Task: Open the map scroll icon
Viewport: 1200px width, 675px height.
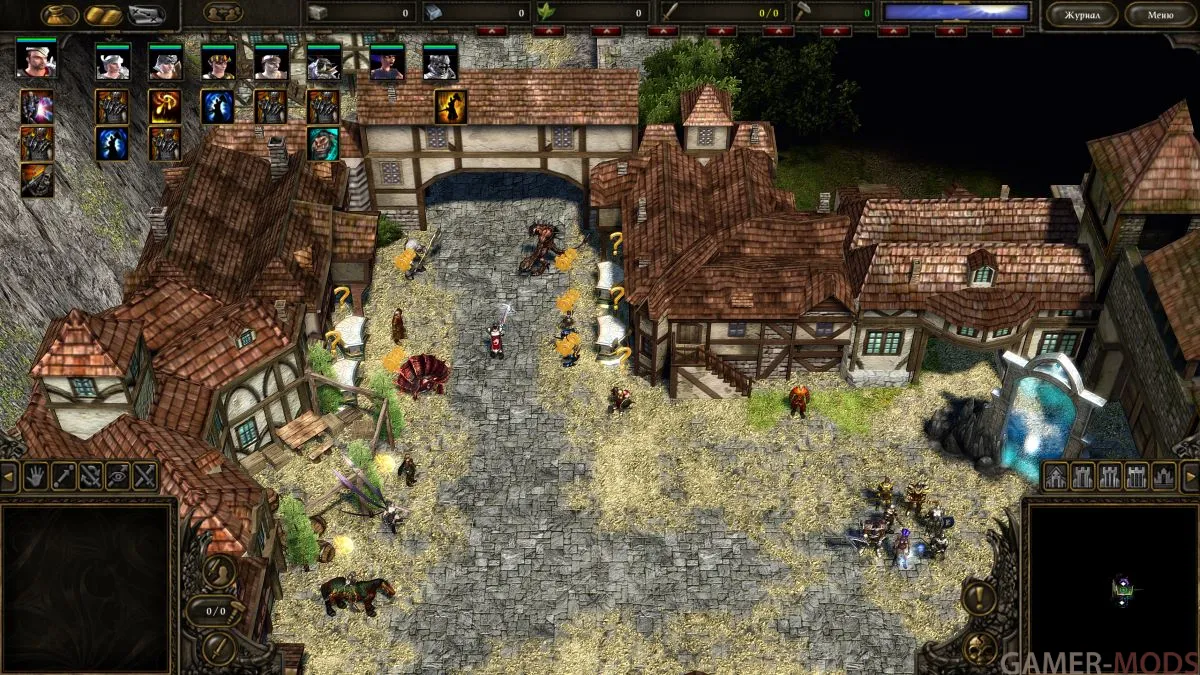Action: pyautogui.click(x=146, y=14)
